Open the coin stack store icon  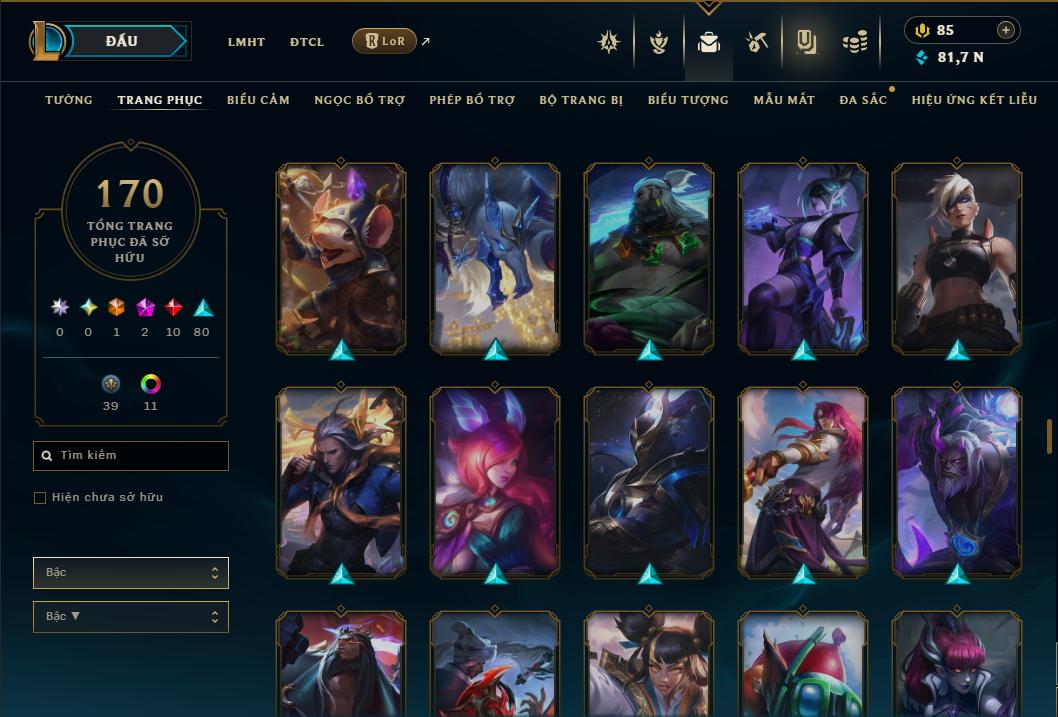tap(855, 42)
